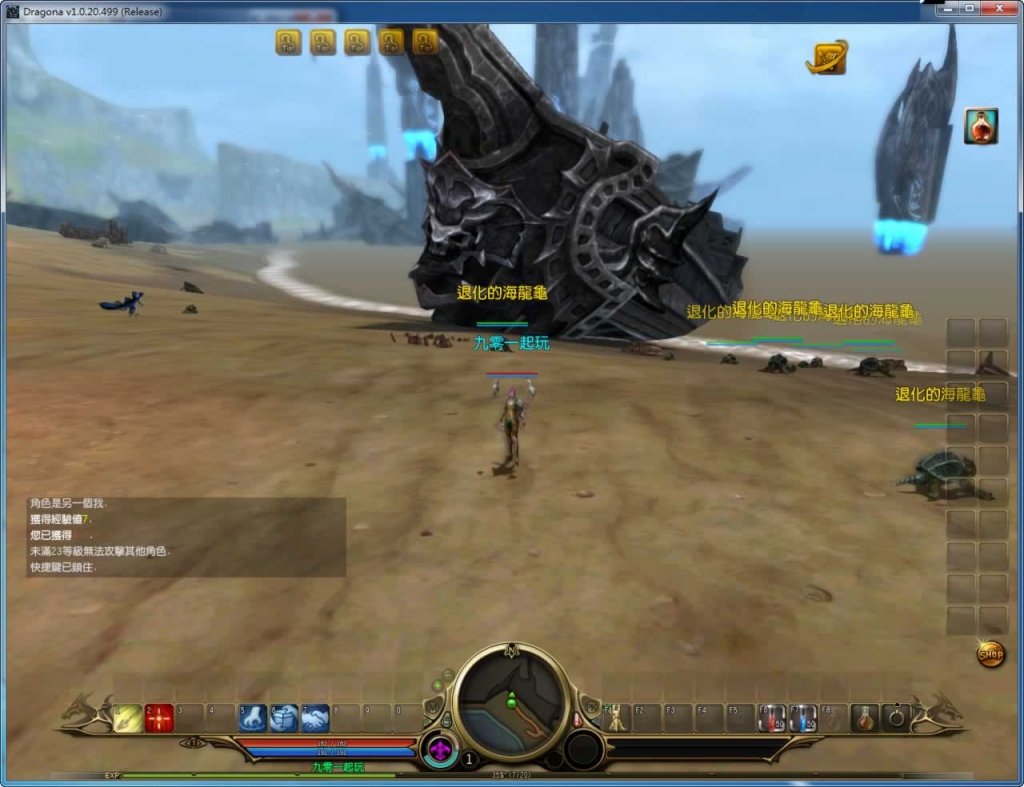Activate the blue foot emote in slot 5

pyautogui.click(x=253, y=717)
